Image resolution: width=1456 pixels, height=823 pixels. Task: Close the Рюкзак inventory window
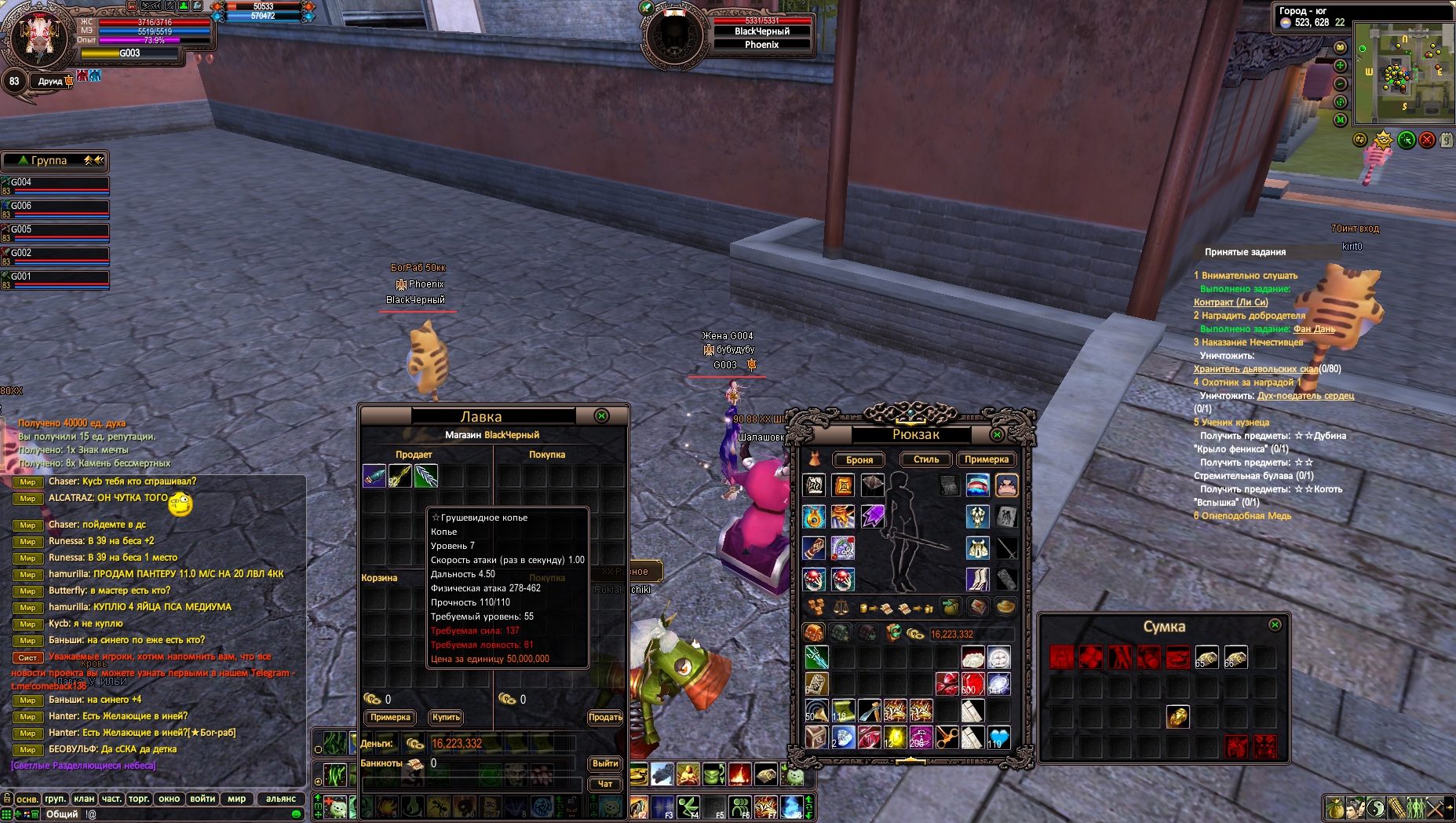tap(997, 434)
